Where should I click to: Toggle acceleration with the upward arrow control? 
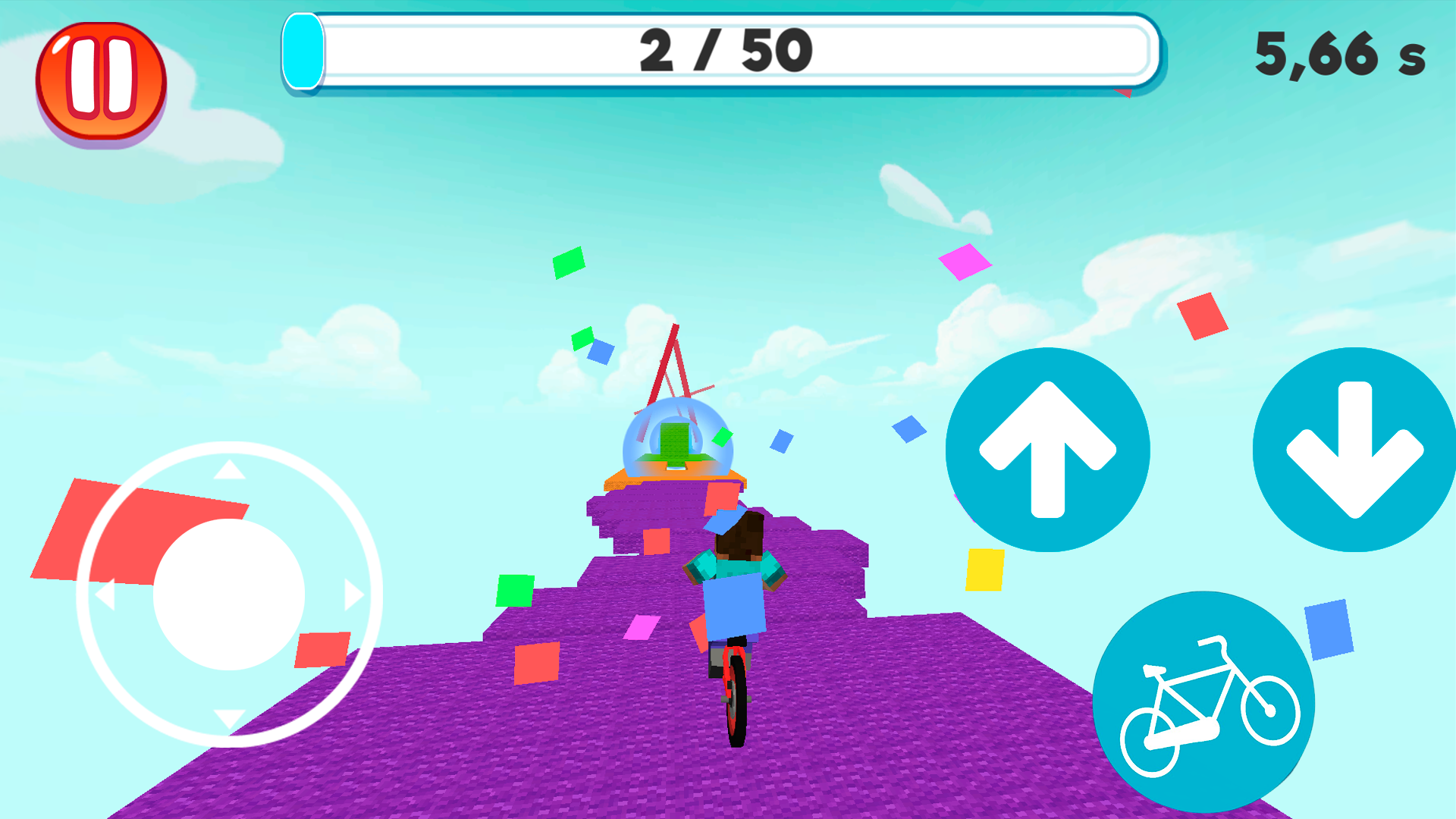1049,450
